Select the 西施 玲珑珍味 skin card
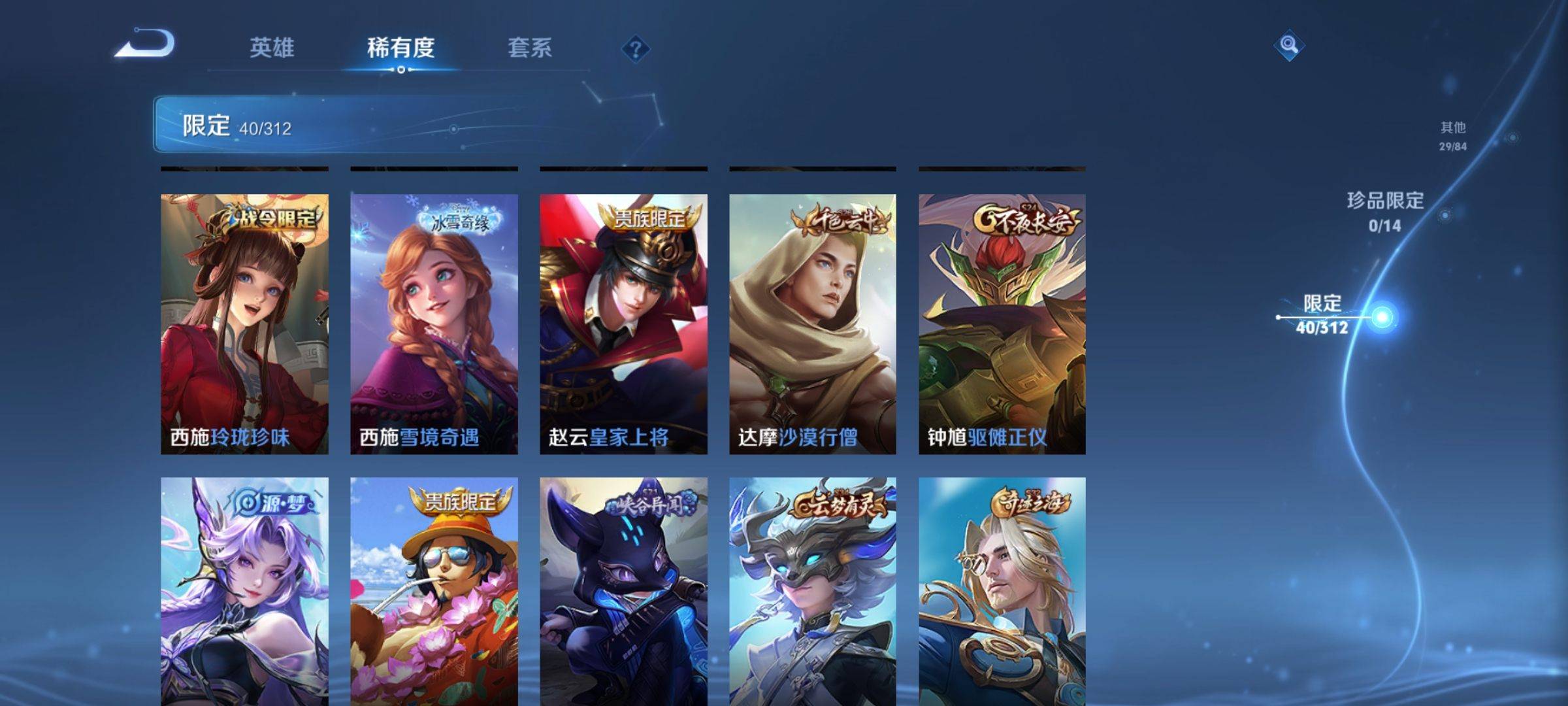The height and width of the screenshot is (706, 1568). (x=244, y=324)
